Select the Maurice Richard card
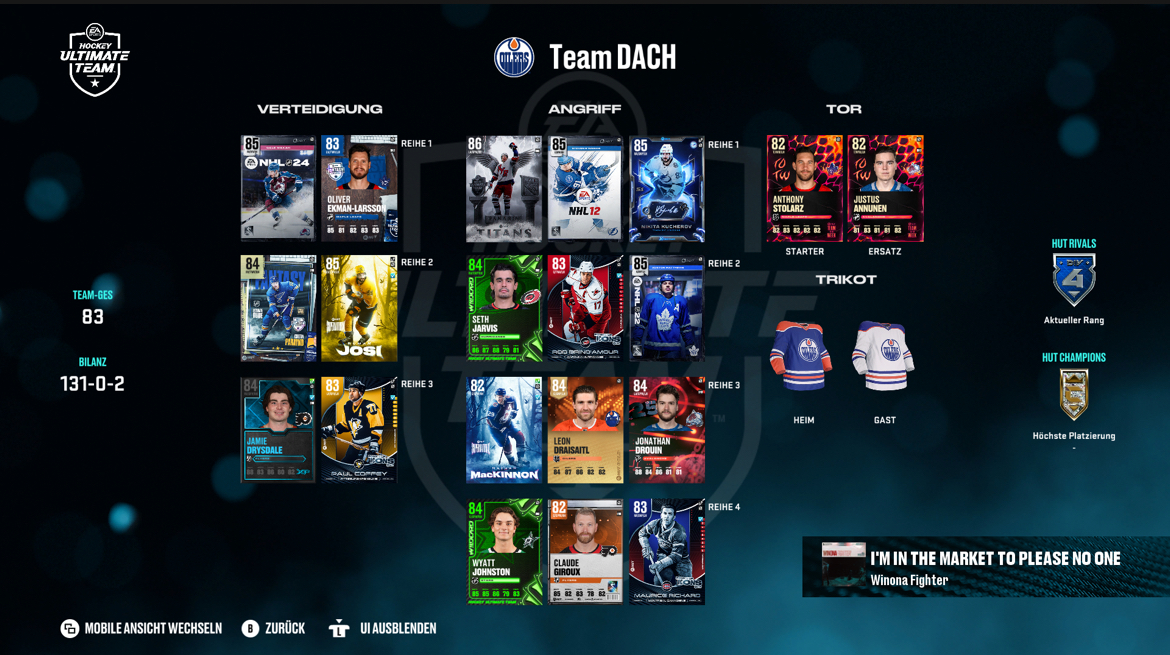The height and width of the screenshot is (655, 1170). pos(667,552)
